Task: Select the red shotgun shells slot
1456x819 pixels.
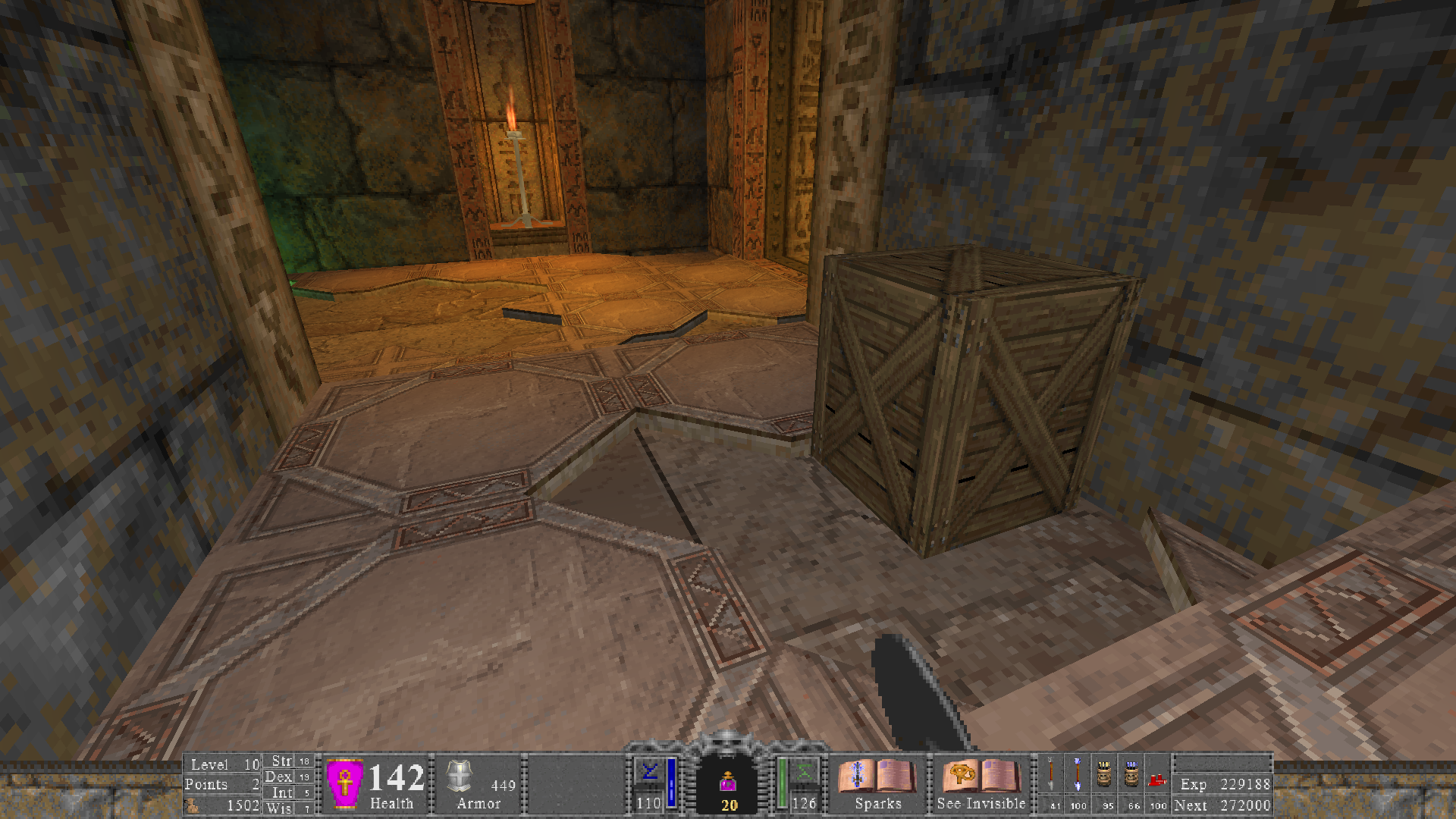Action: point(1157,778)
